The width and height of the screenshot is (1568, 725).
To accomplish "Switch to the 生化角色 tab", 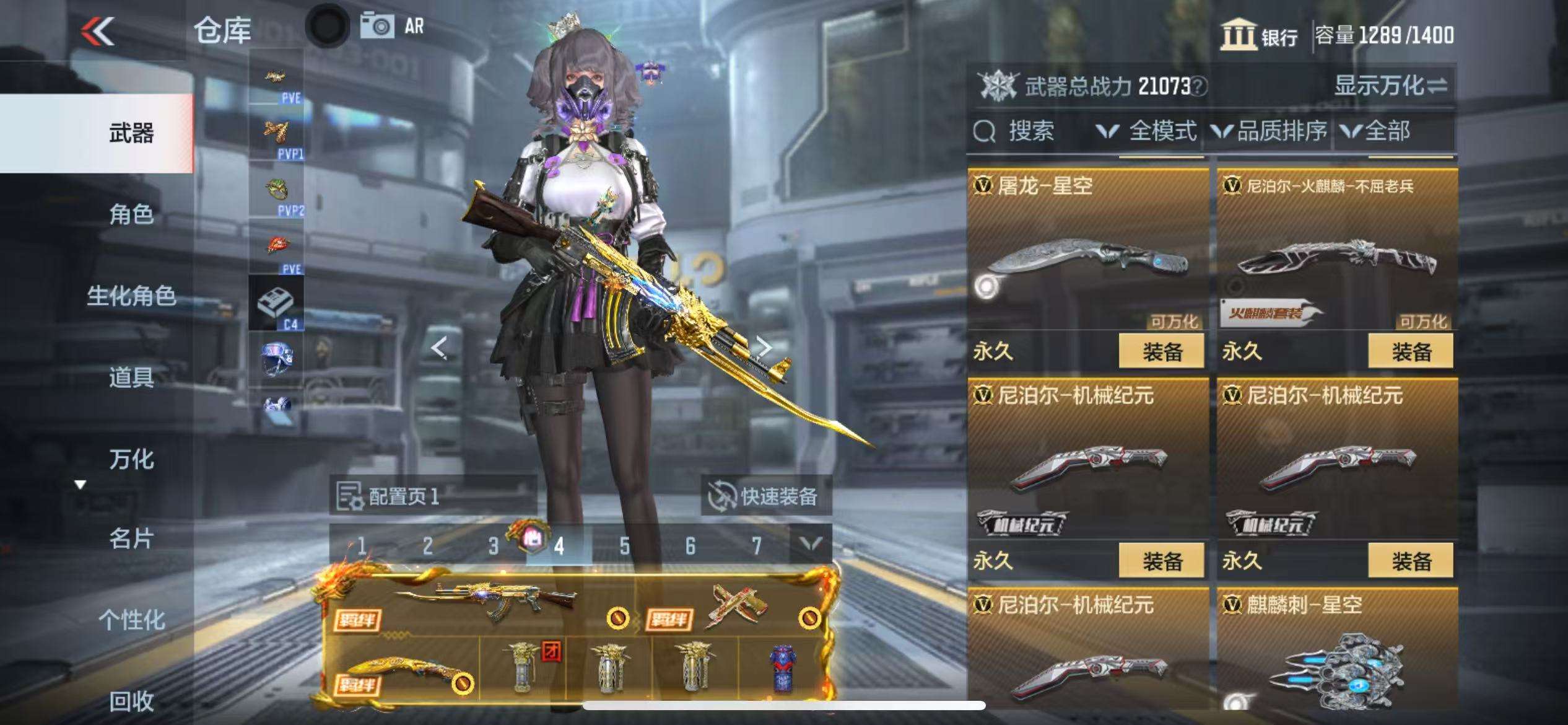I will pyautogui.click(x=131, y=296).
